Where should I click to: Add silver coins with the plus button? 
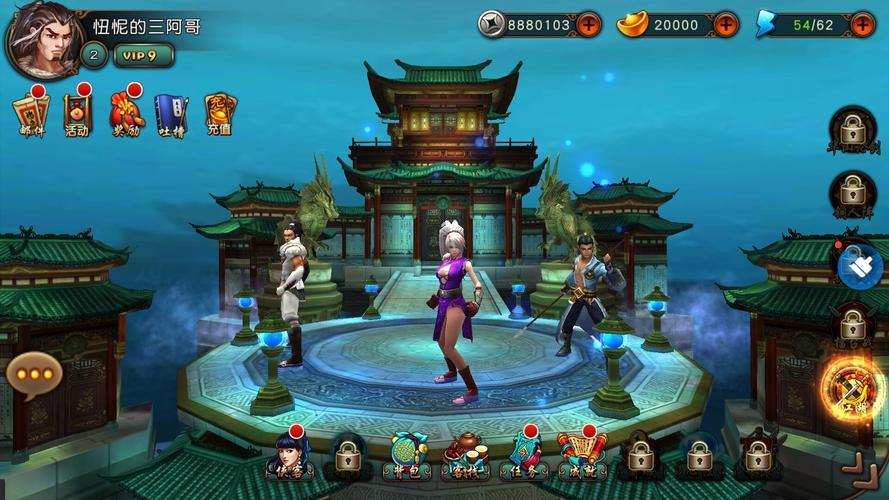coord(588,24)
